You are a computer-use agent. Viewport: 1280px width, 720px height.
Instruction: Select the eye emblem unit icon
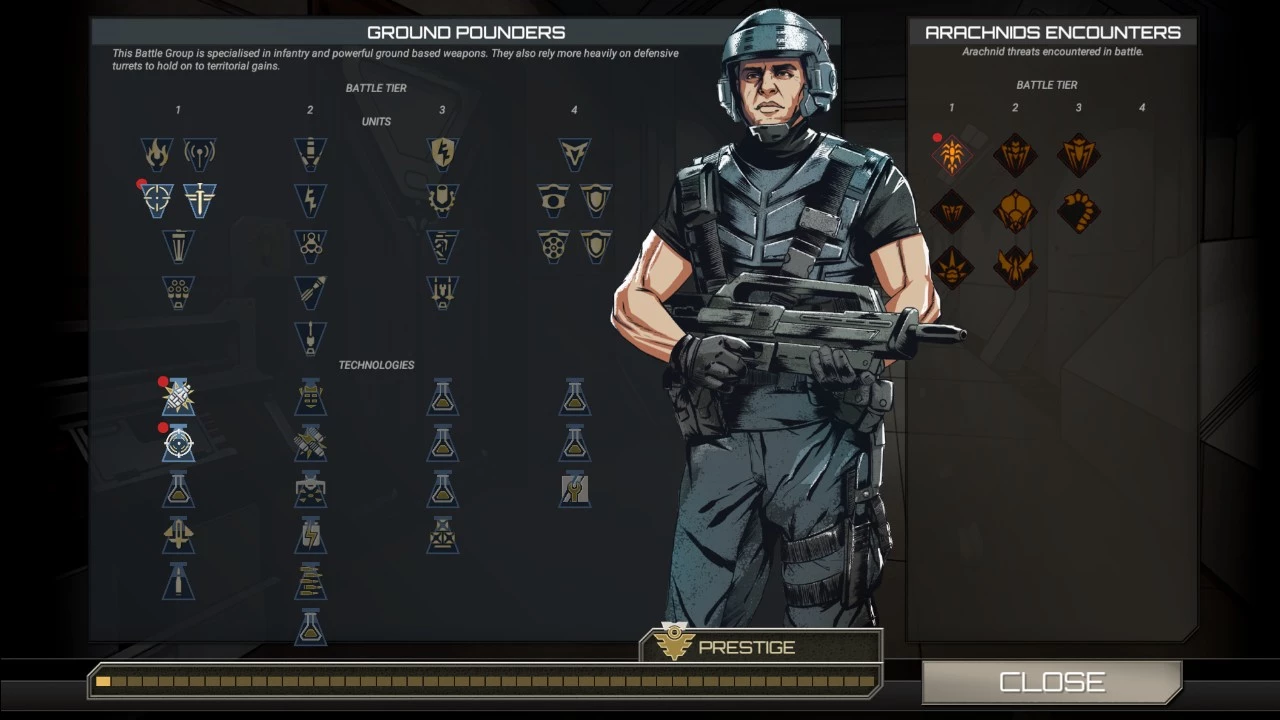[x=553, y=200]
